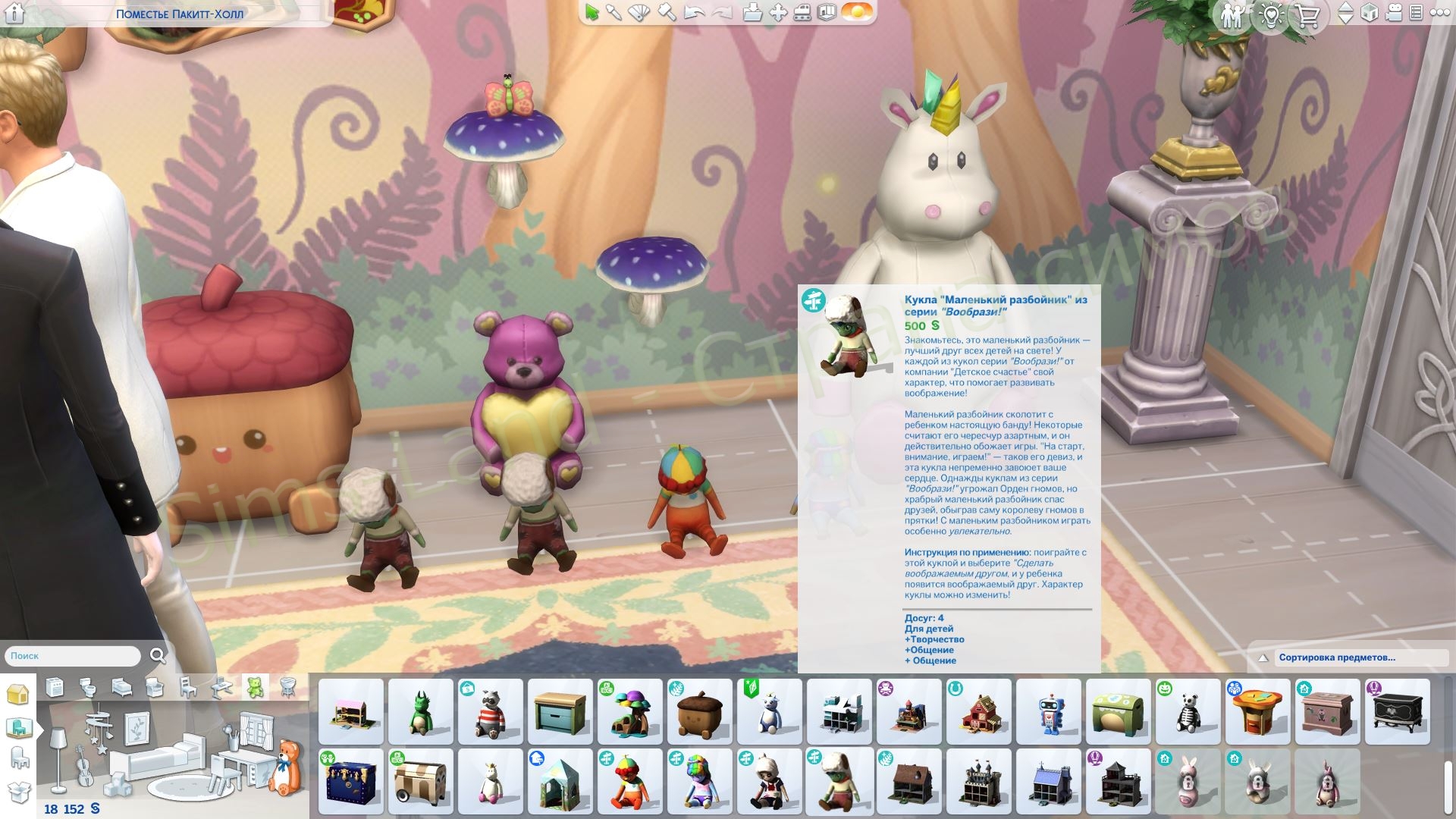1456x819 pixels.
Task: Click the Поиск search field
Action: click(x=73, y=656)
